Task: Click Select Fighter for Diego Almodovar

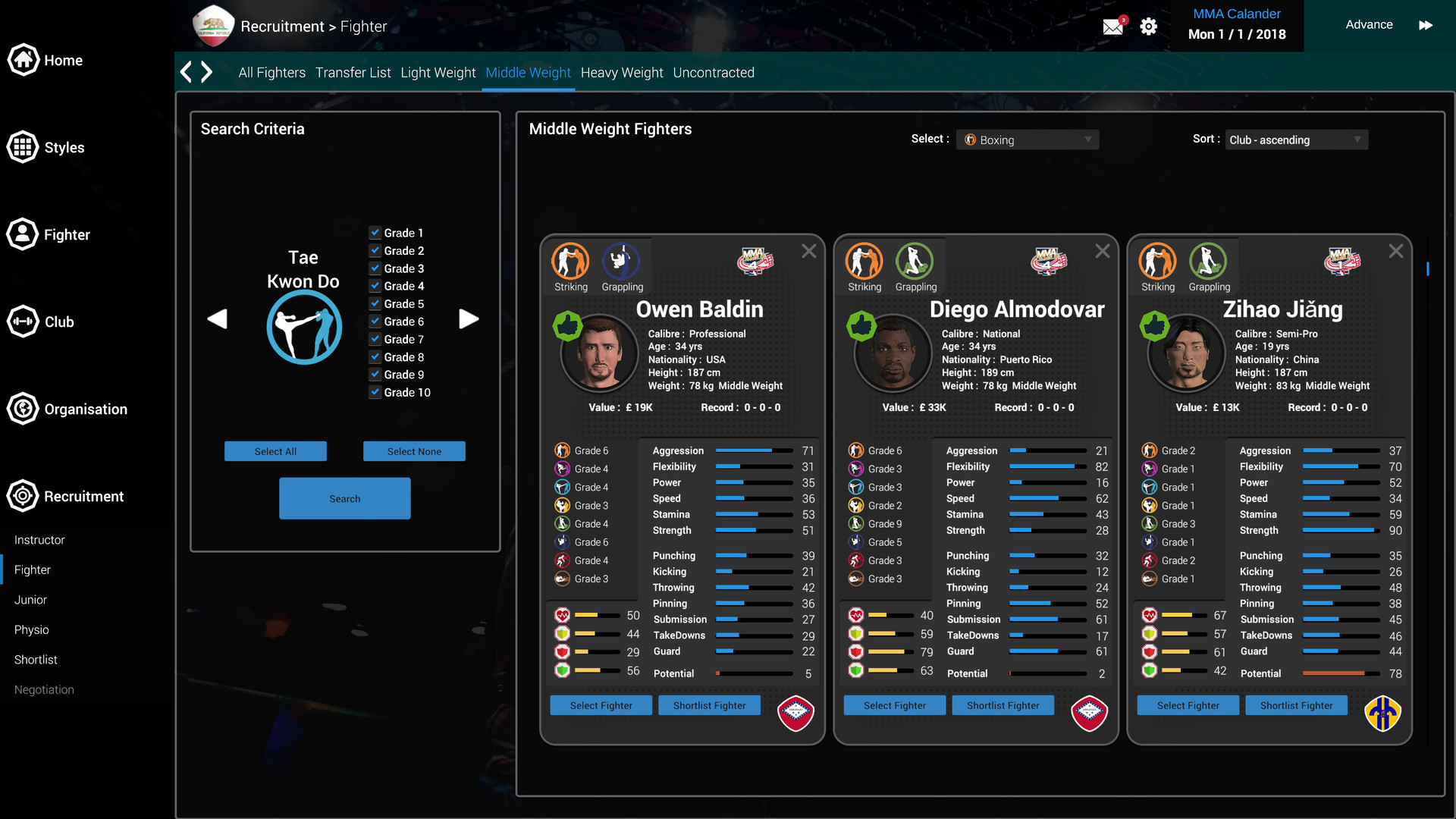Action: pyautogui.click(x=894, y=705)
